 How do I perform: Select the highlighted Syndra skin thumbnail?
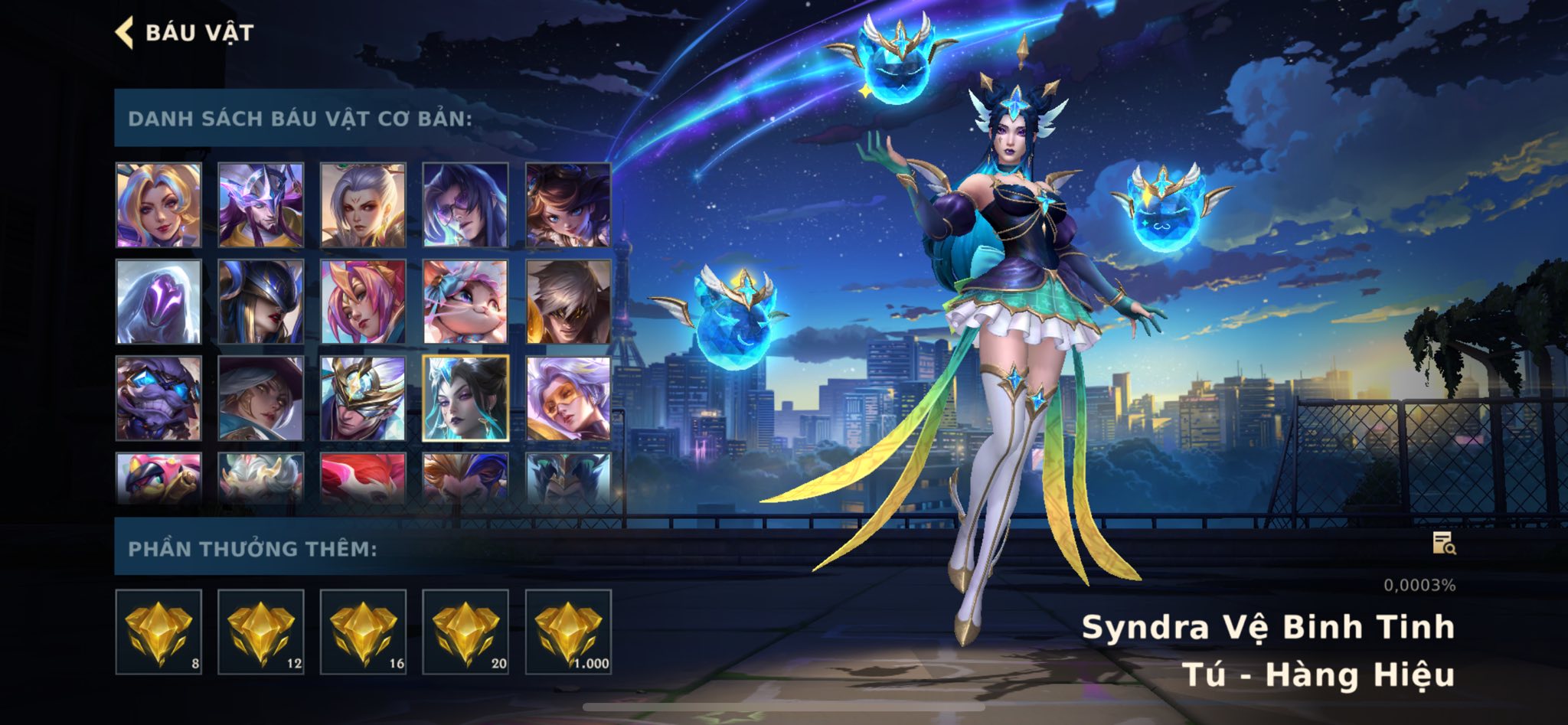(x=465, y=398)
